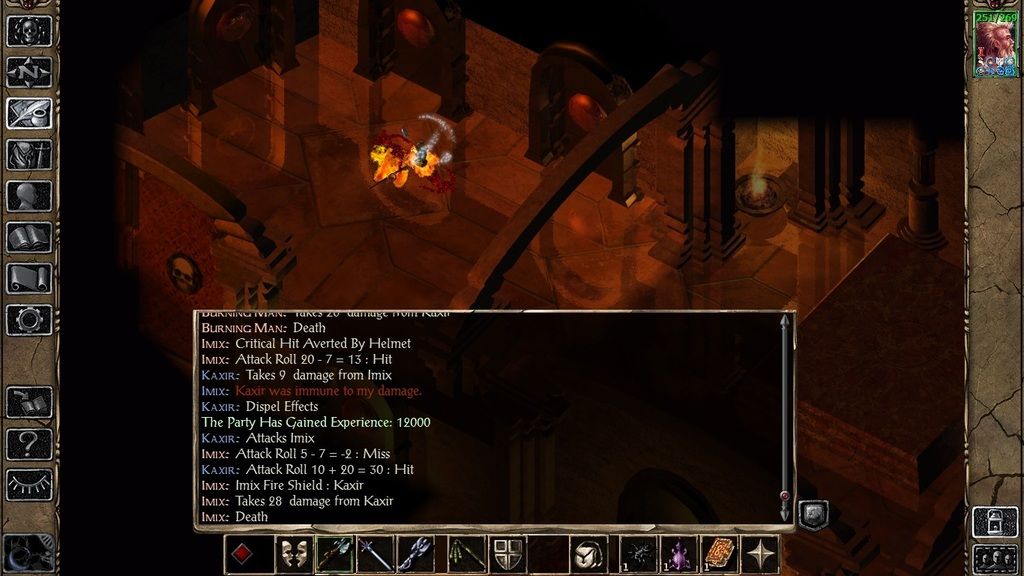This screenshot has height=576, width=1024.
Task: Open special abilities with the star button
Action: pos(762,554)
